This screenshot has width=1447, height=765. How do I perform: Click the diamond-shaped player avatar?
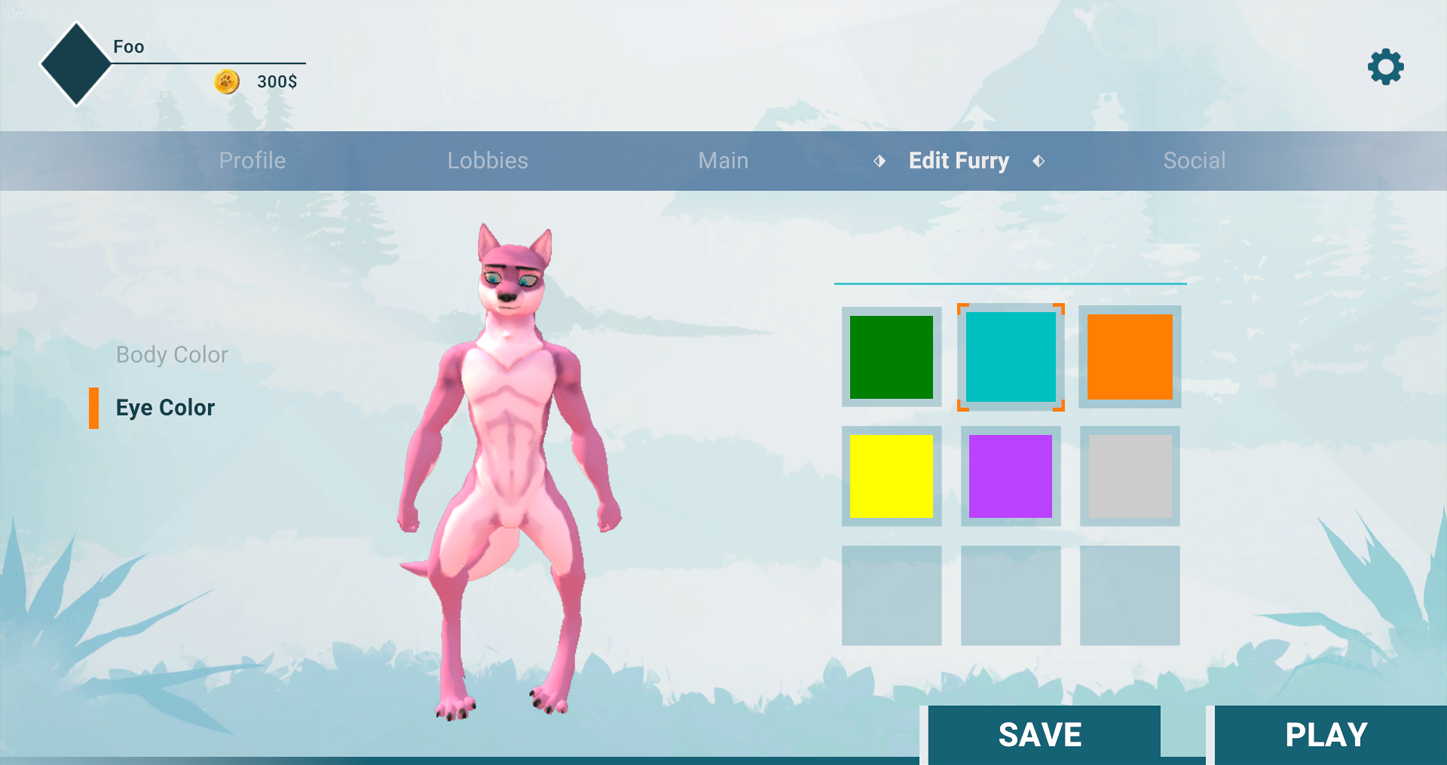tap(76, 64)
